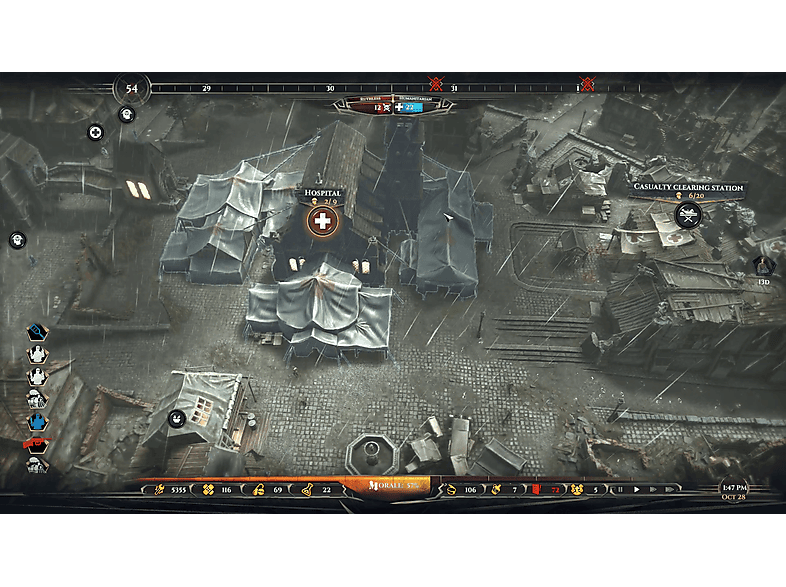The width and height of the screenshot is (786, 587).
Task: Click the medical cross circle at left
Action: coord(95,132)
